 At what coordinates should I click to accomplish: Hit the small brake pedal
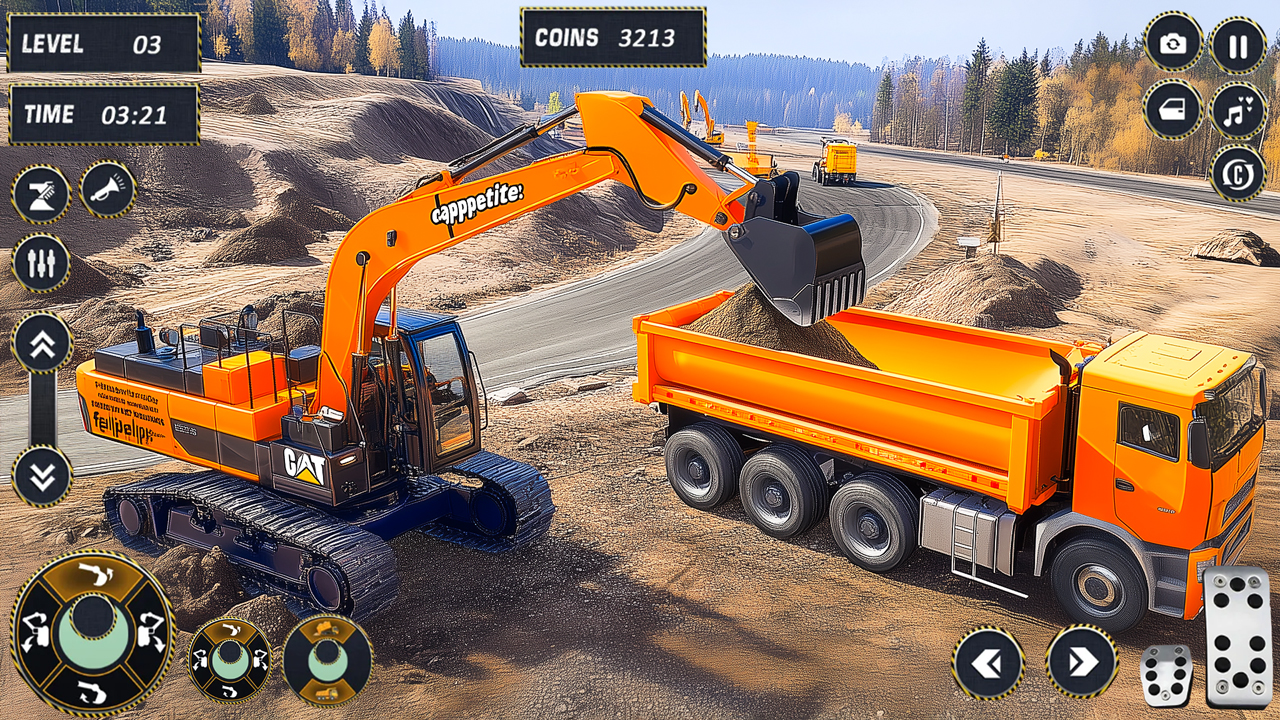(1166, 675)
